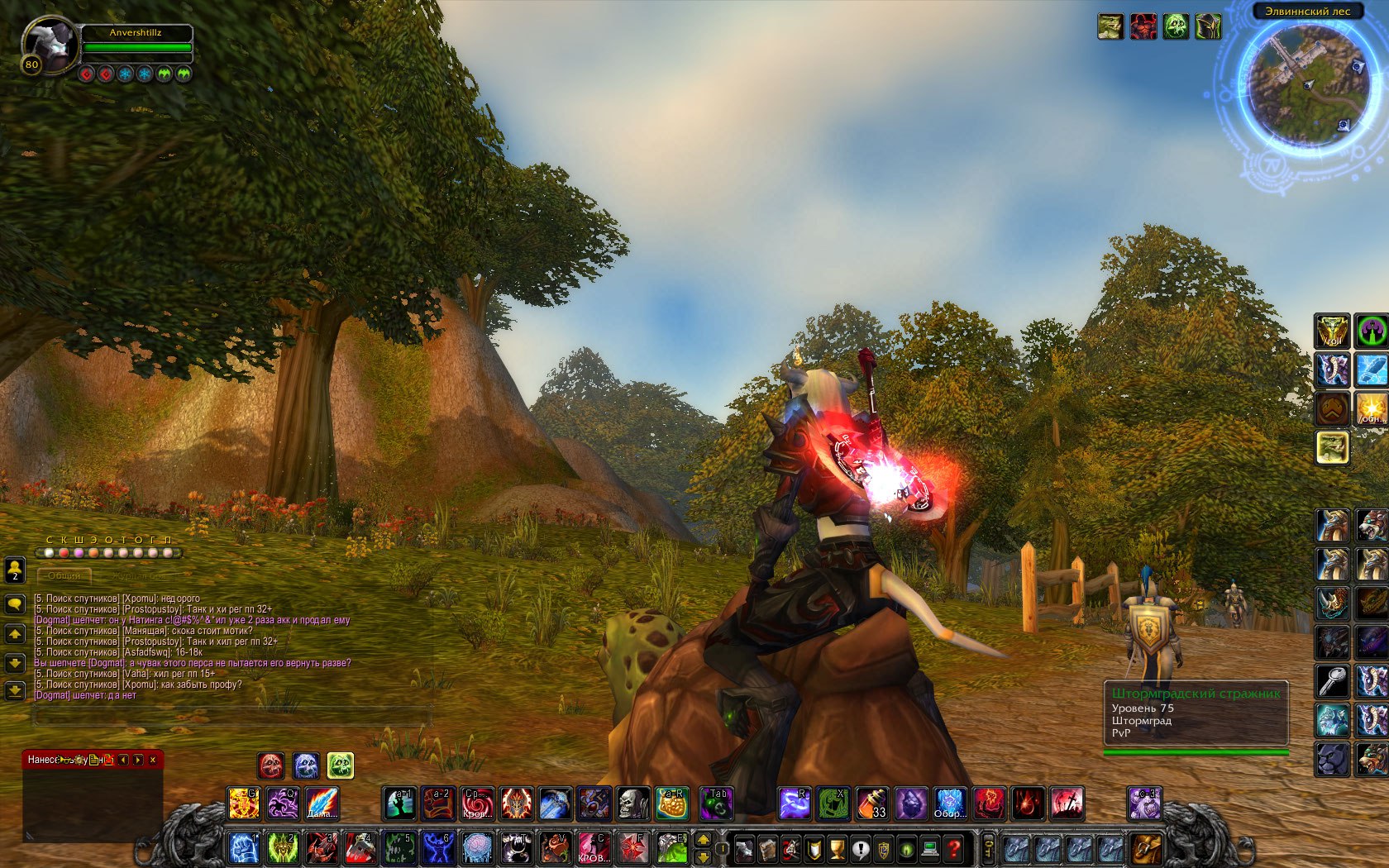Open the social friends button
1389x868 pixels.
(x=15, y=569)
